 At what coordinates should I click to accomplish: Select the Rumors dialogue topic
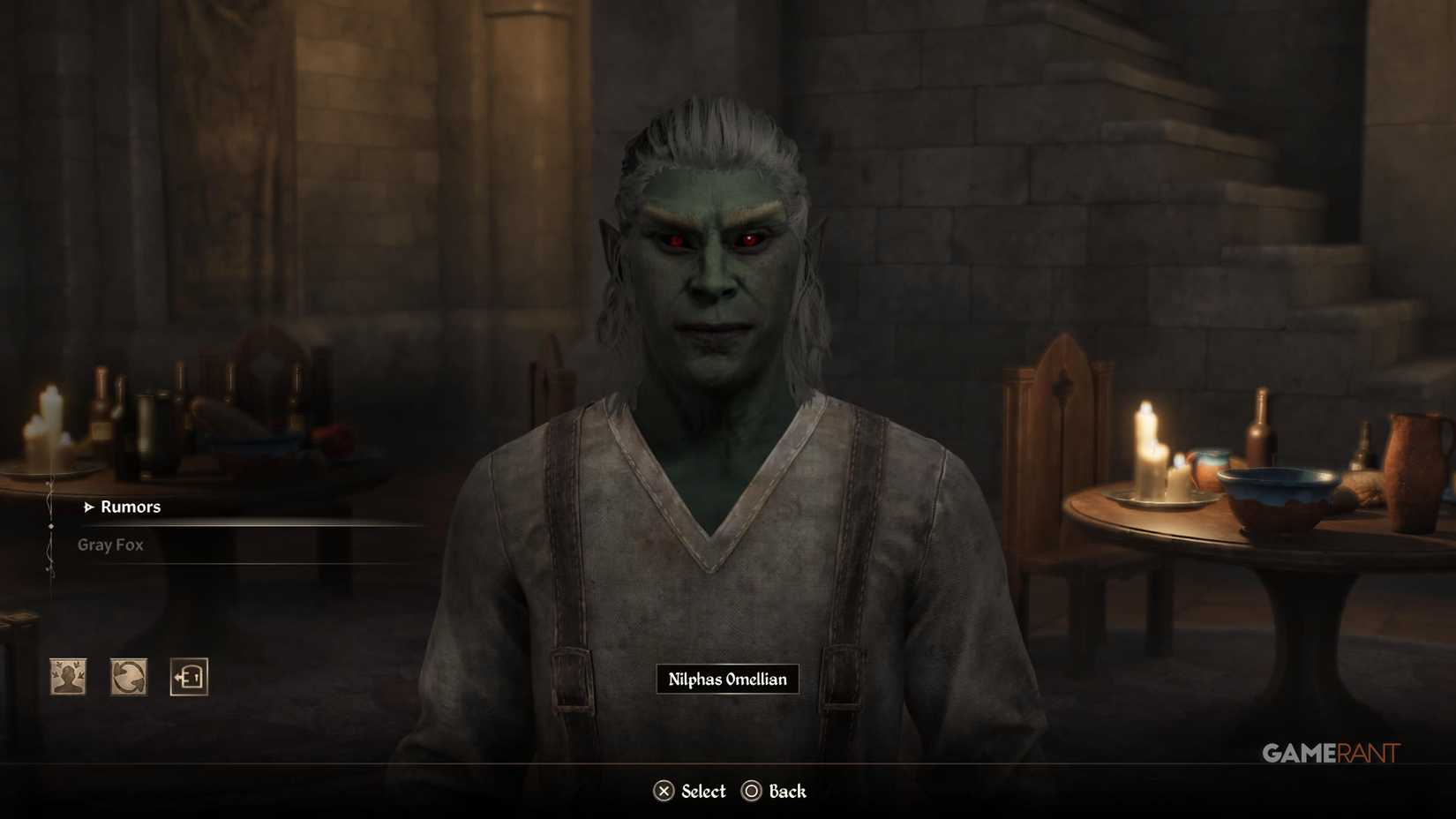click(x=131, y=507)
